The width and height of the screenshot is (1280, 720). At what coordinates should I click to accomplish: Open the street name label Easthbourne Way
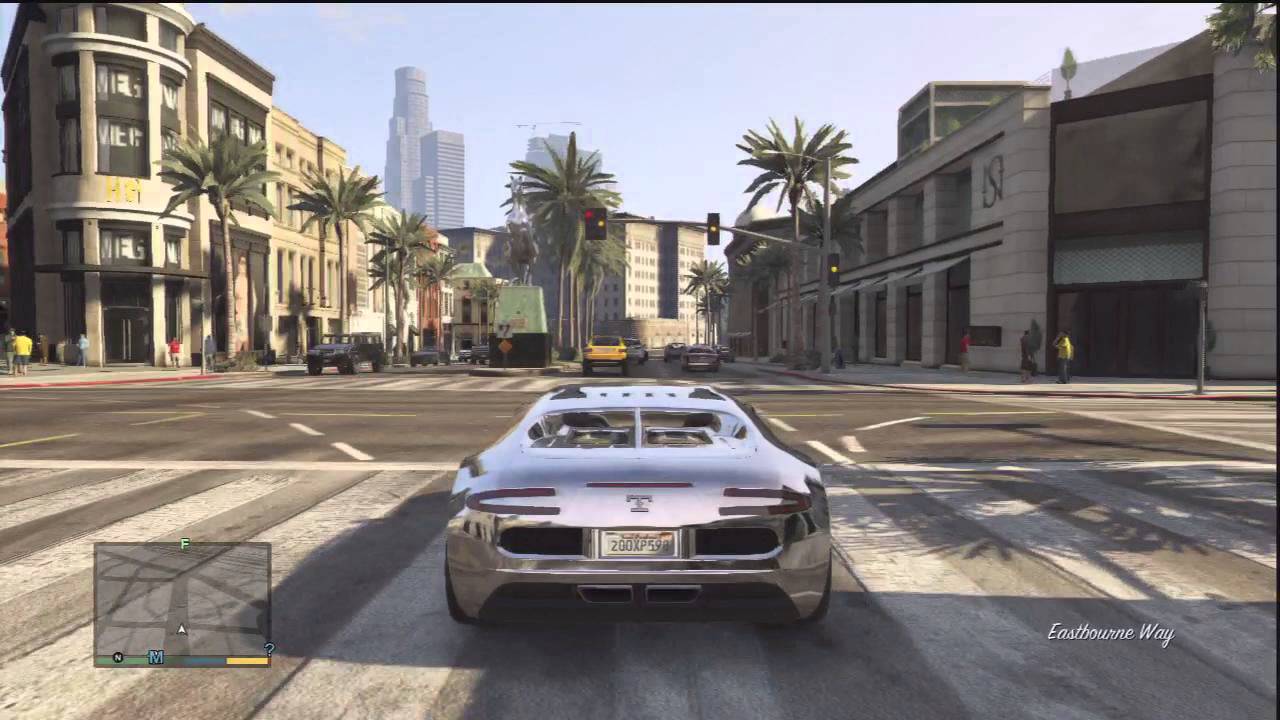[x=1110, y=633]
